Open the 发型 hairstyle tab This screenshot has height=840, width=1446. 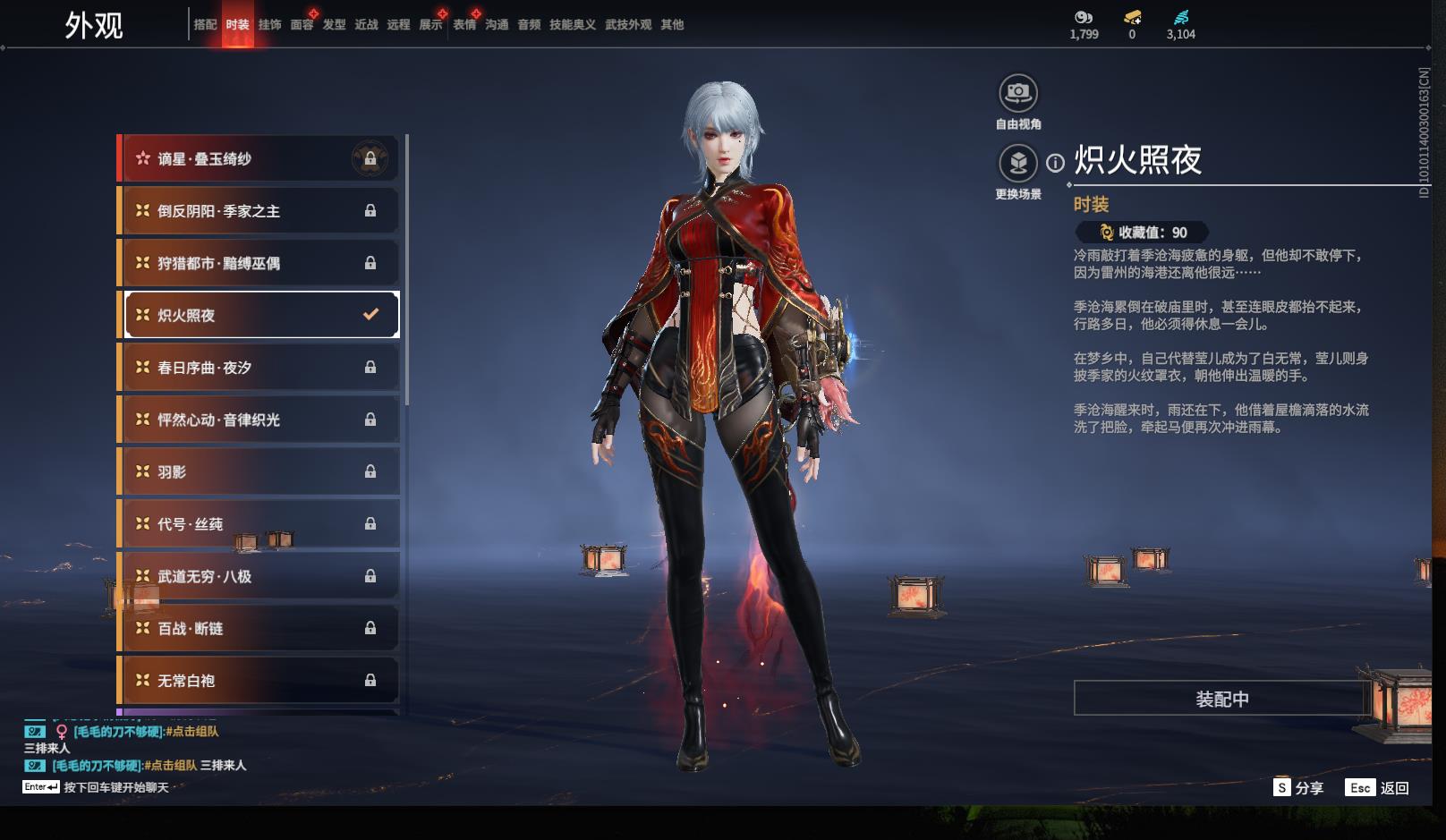coord(334,25)
